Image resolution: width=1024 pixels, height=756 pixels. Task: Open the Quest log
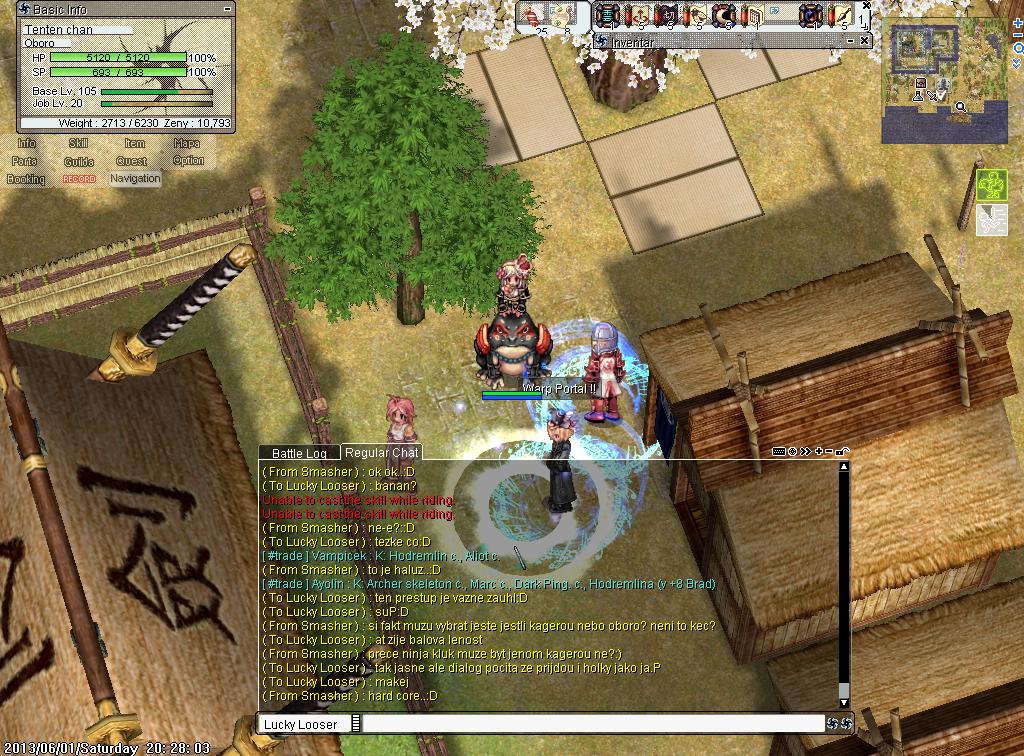coord(131,162)
